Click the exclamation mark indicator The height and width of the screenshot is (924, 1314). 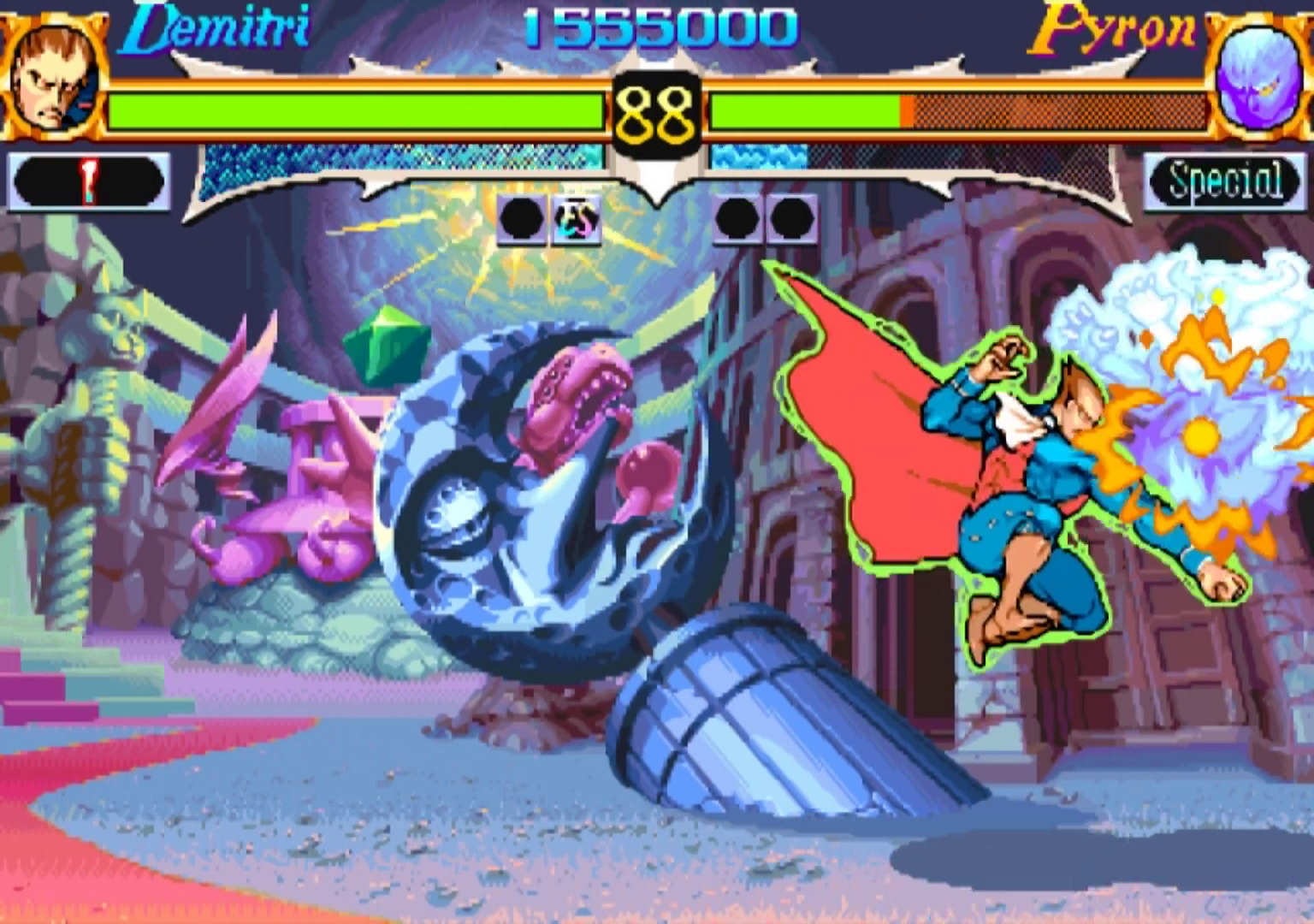(88, 181)
